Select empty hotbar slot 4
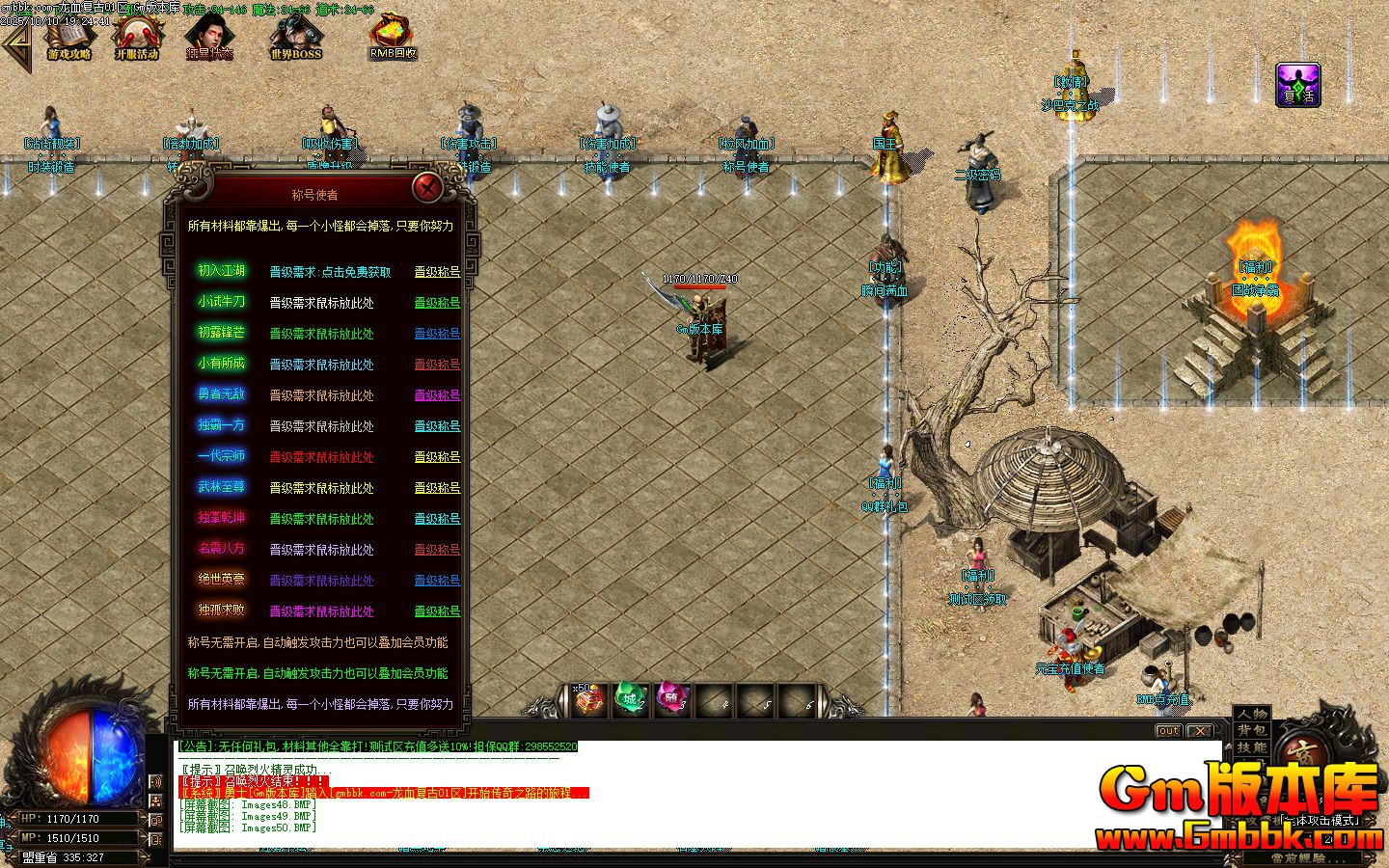This screenshot has width=1389, height=868. click(714, 700)
